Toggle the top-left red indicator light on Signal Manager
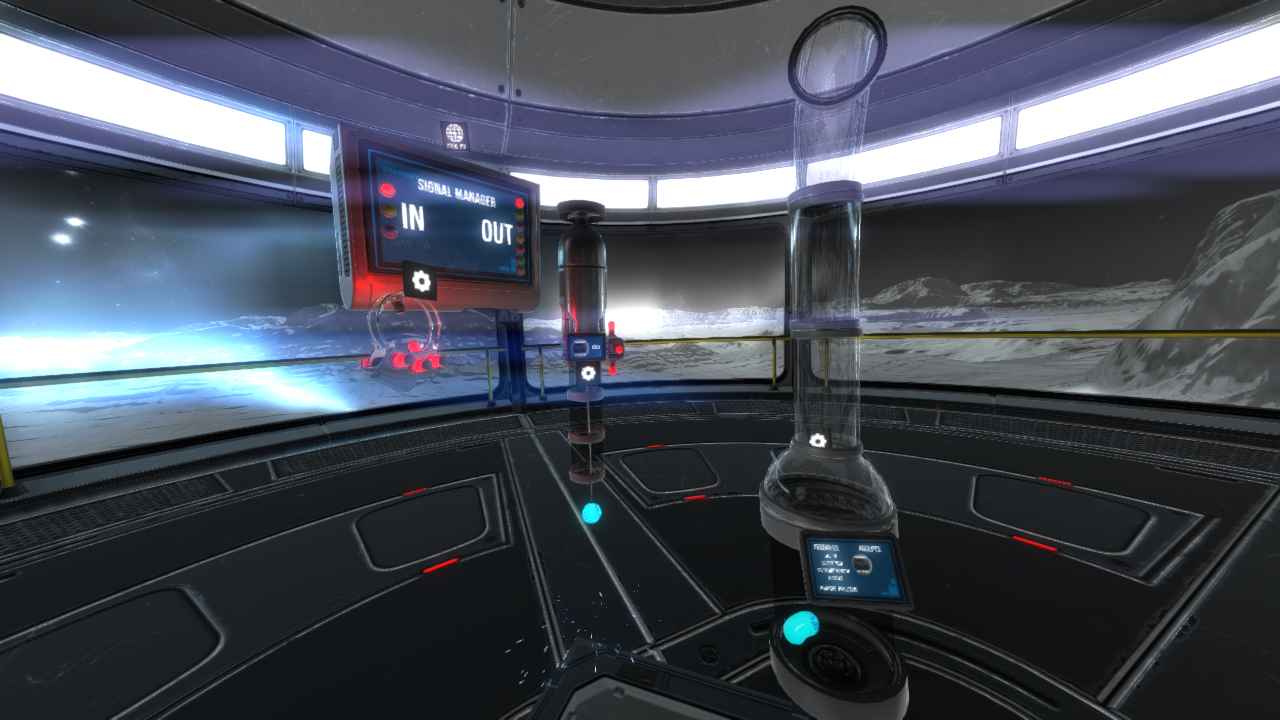 coord(388,187)
